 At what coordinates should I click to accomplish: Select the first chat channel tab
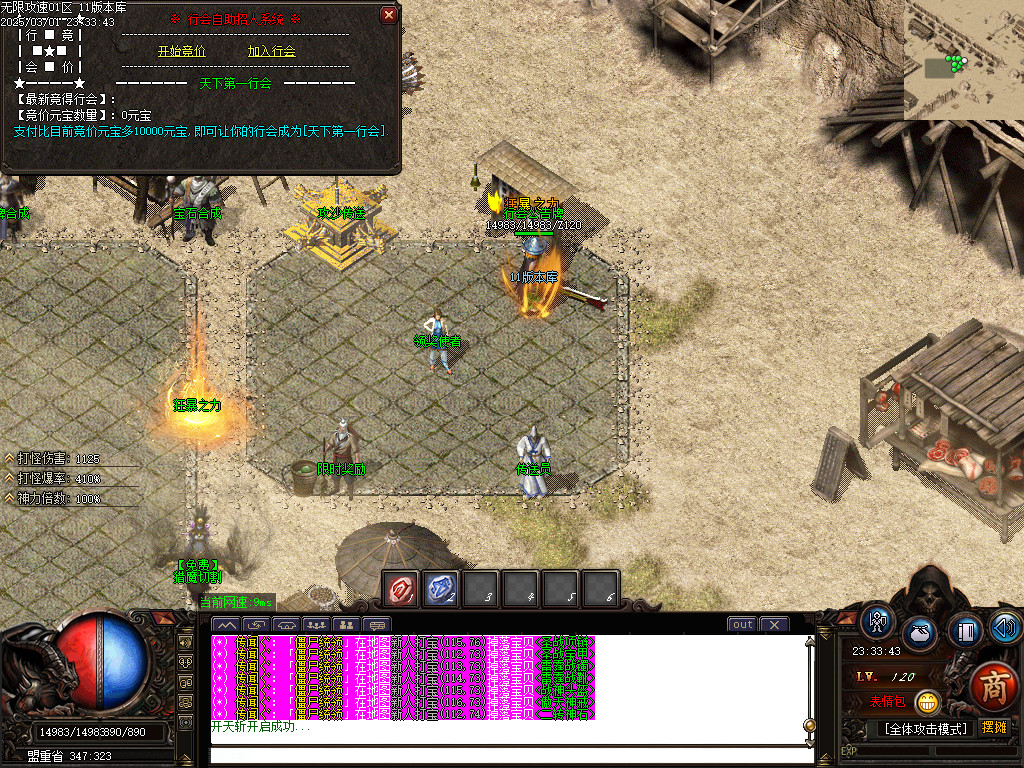click(x=225, y=625)
